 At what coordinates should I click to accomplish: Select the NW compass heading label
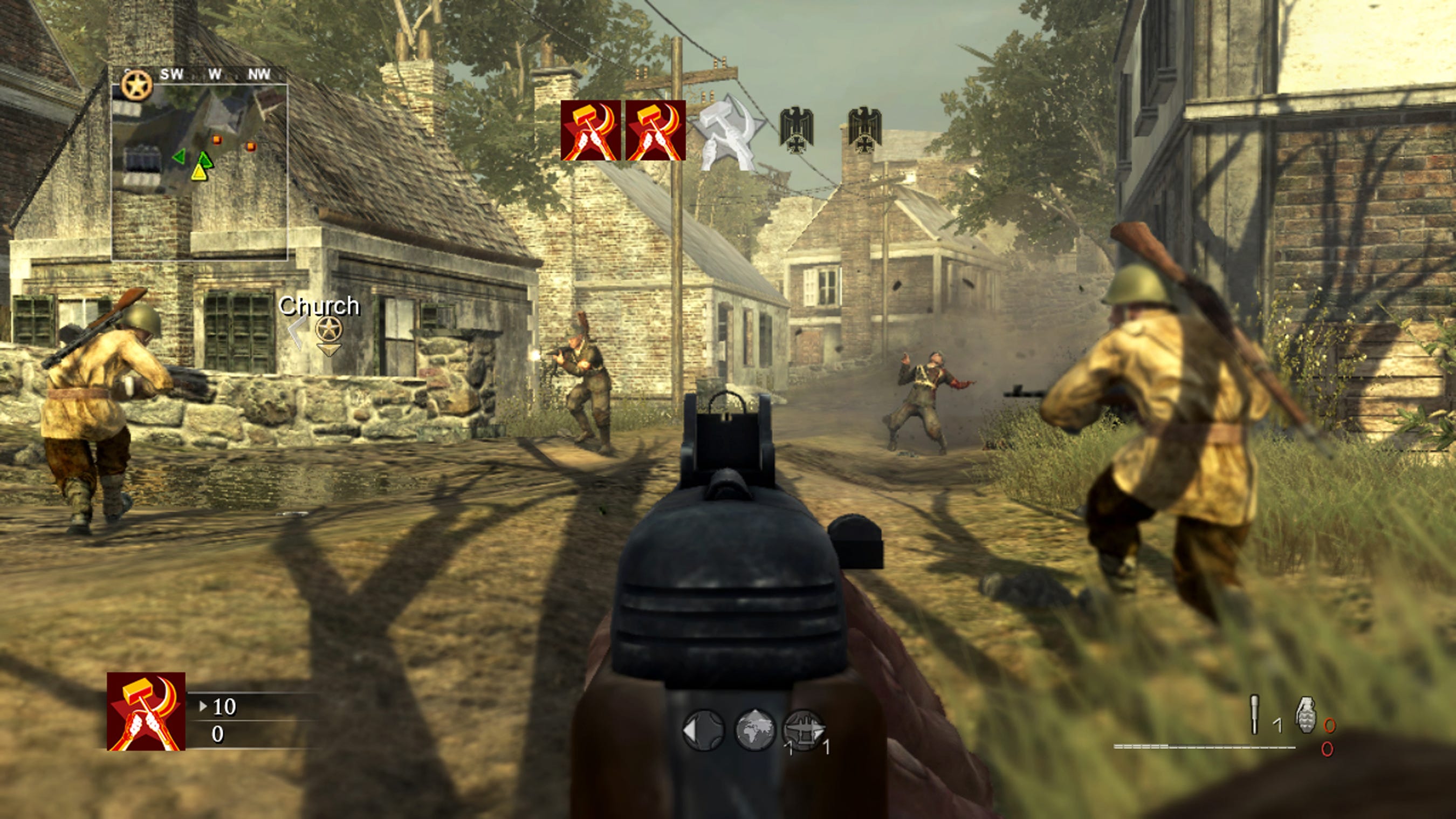(260, 73)
